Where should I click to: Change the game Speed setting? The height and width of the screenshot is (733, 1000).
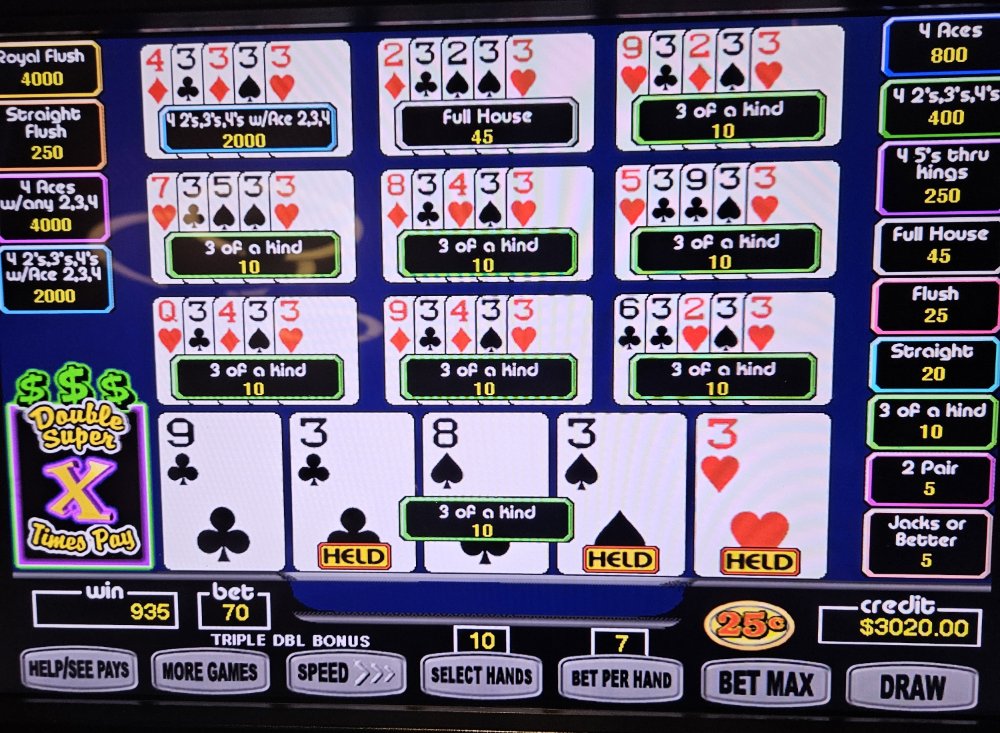pyautogui.click(x=346, y=673)
